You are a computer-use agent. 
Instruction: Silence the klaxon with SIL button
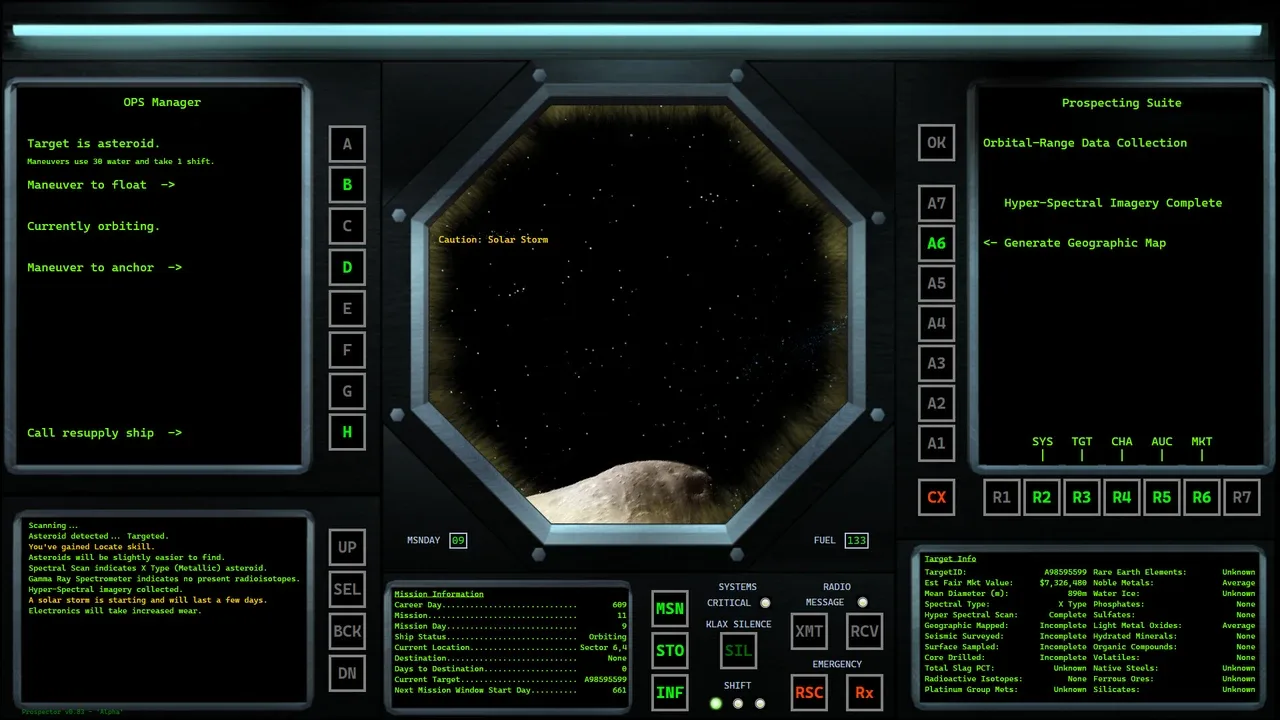[738, 651]
